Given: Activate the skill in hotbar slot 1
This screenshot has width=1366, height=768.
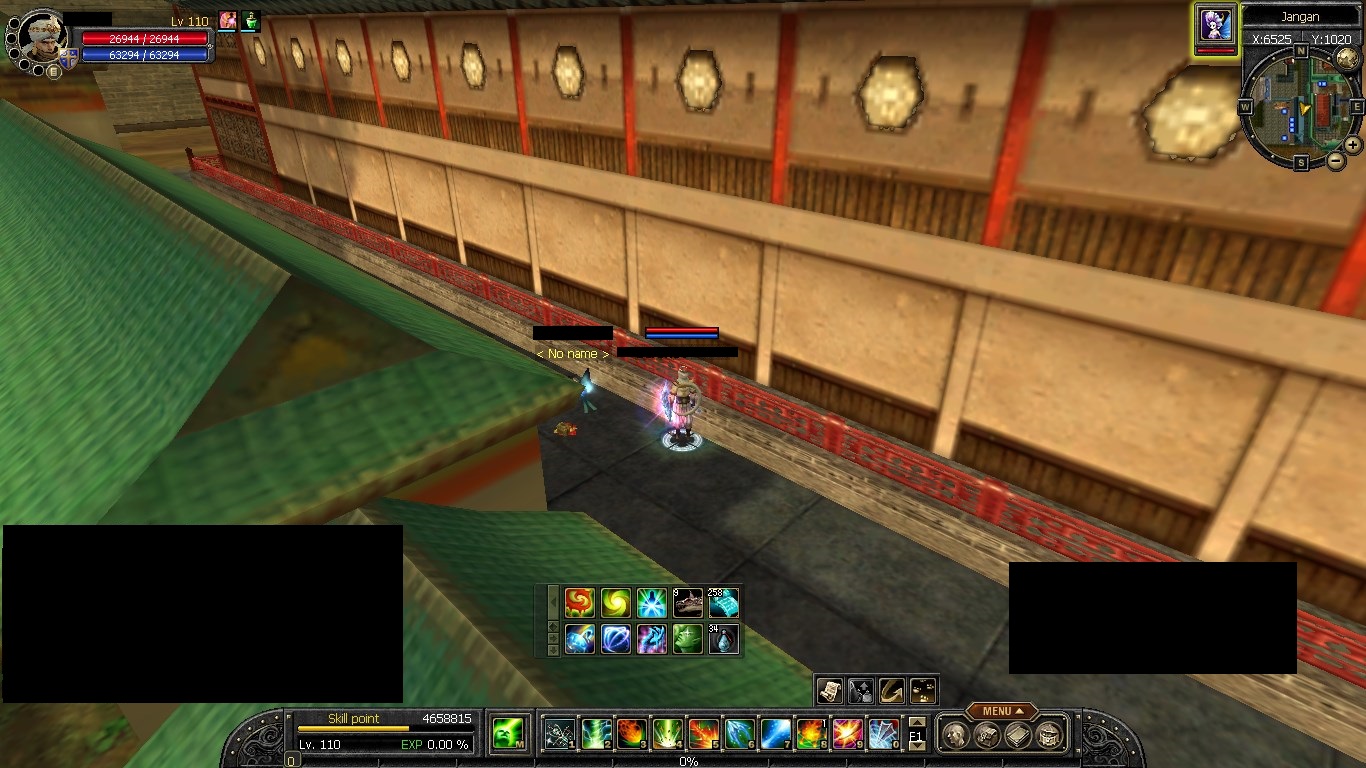Looking at the screenshot, I should pyautogui.click(x=559, y=734).
